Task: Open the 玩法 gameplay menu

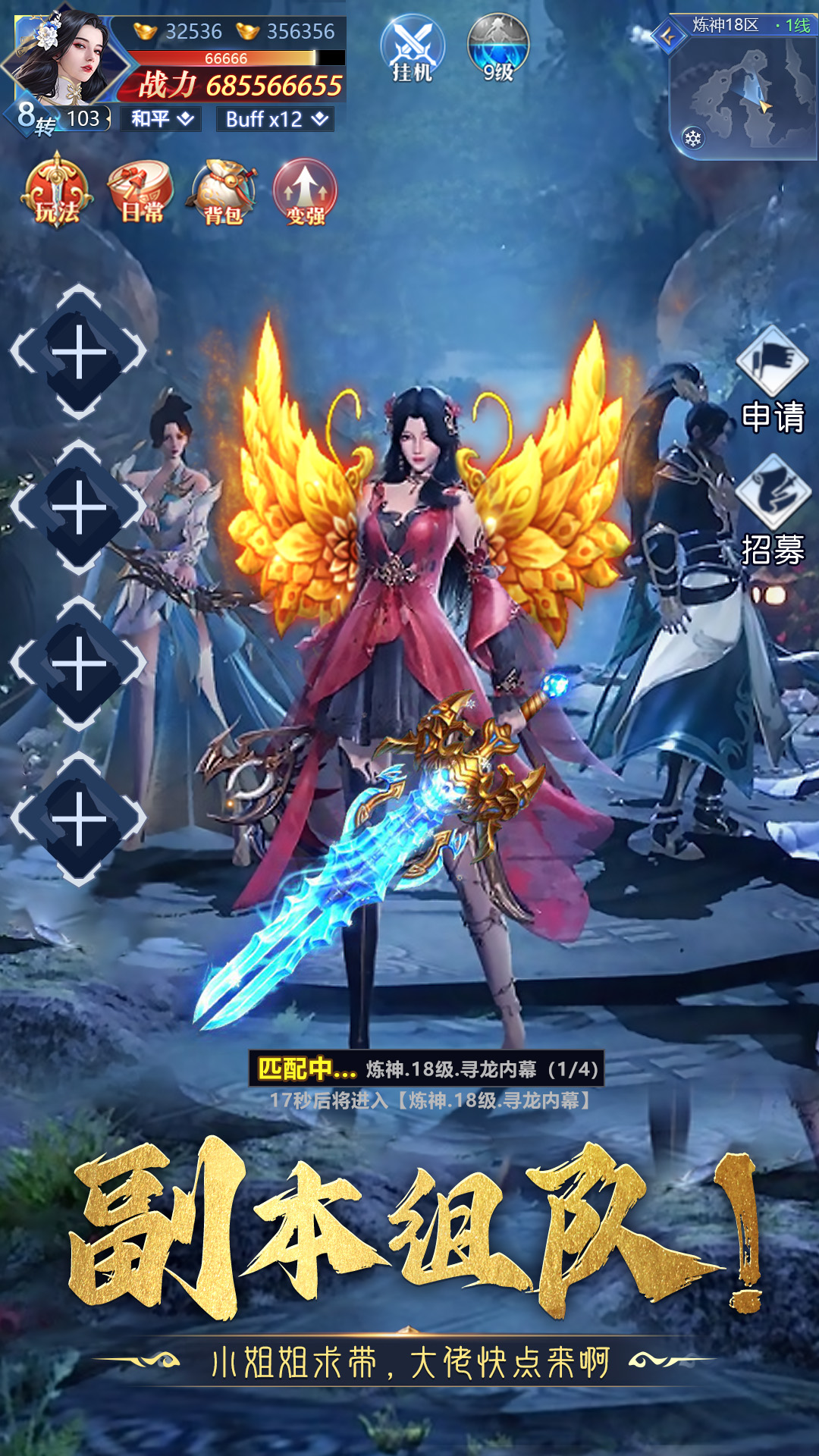Action: [x=58, y=191]
